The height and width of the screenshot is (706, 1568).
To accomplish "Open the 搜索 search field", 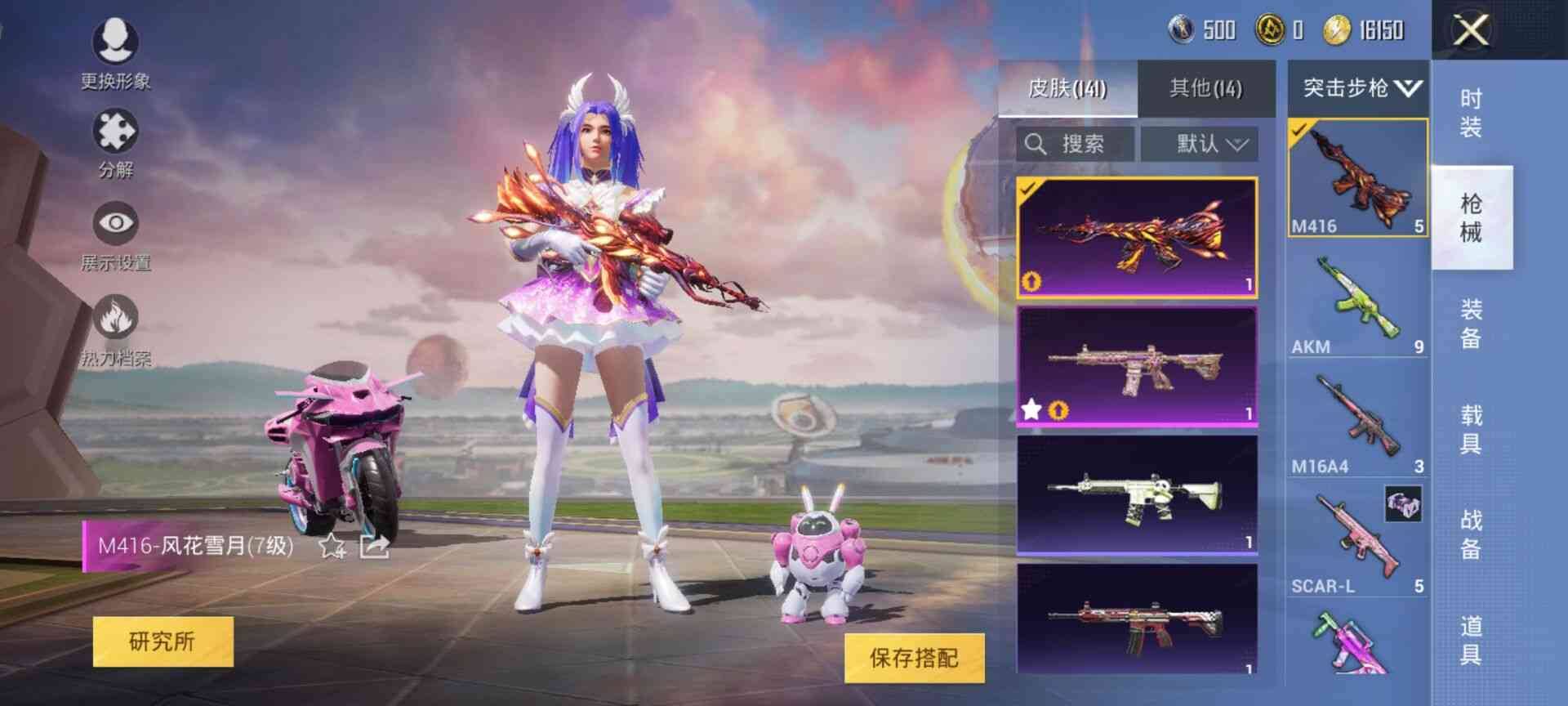I will tap(1074, 144).
